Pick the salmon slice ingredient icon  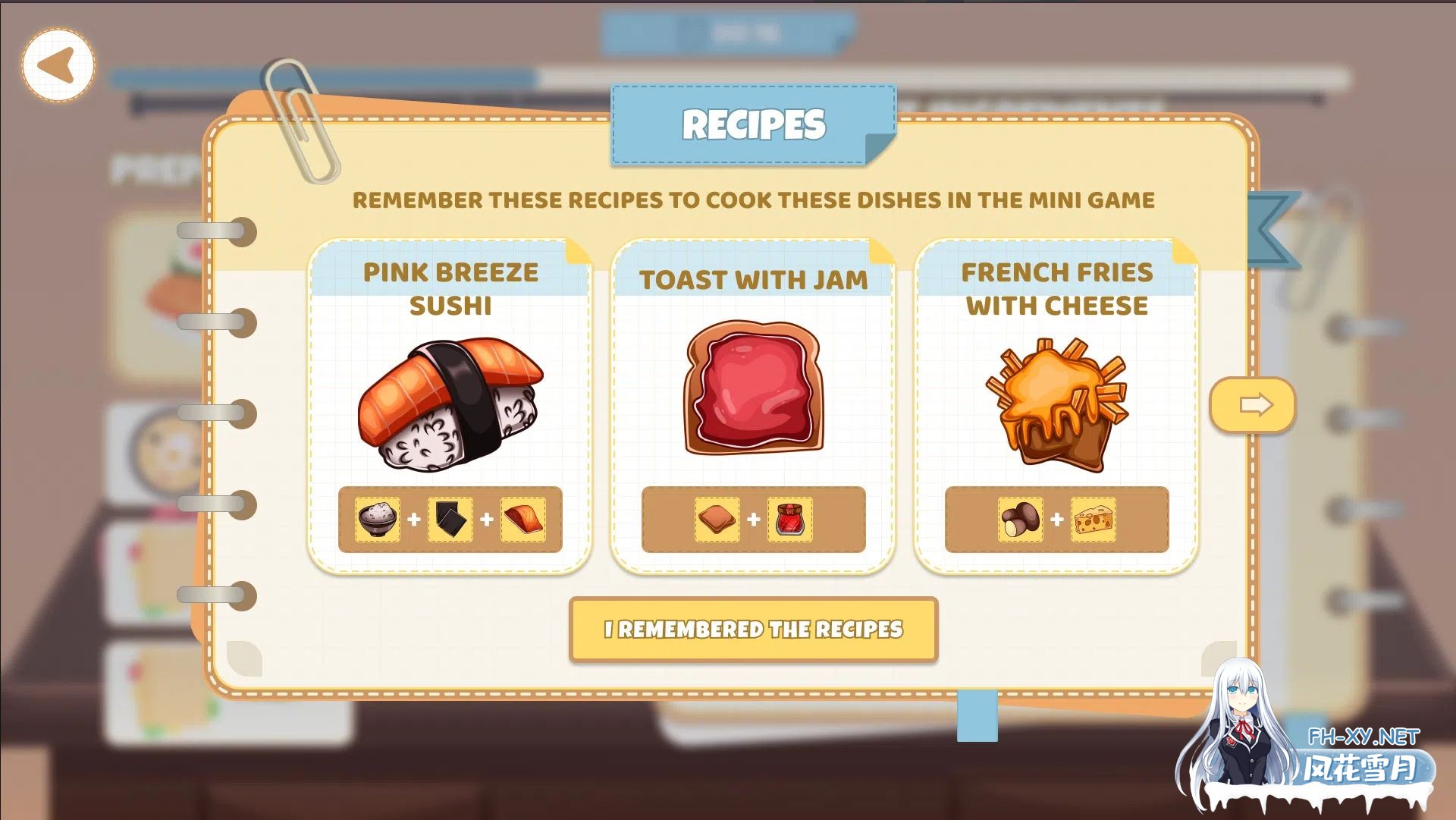coord(523,520)
